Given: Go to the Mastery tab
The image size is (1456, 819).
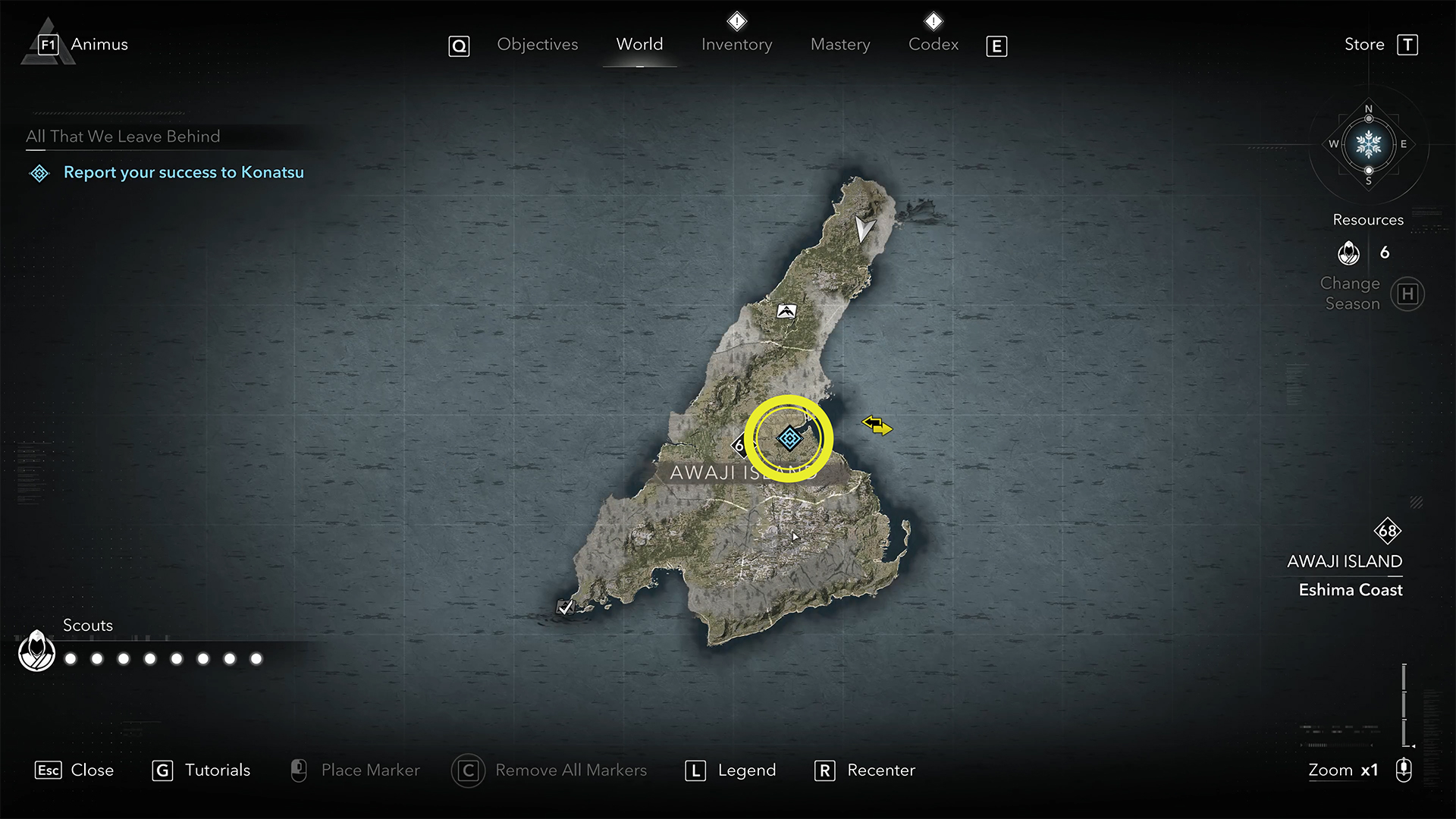Looking at the screenshot, I should coord(840,45).
